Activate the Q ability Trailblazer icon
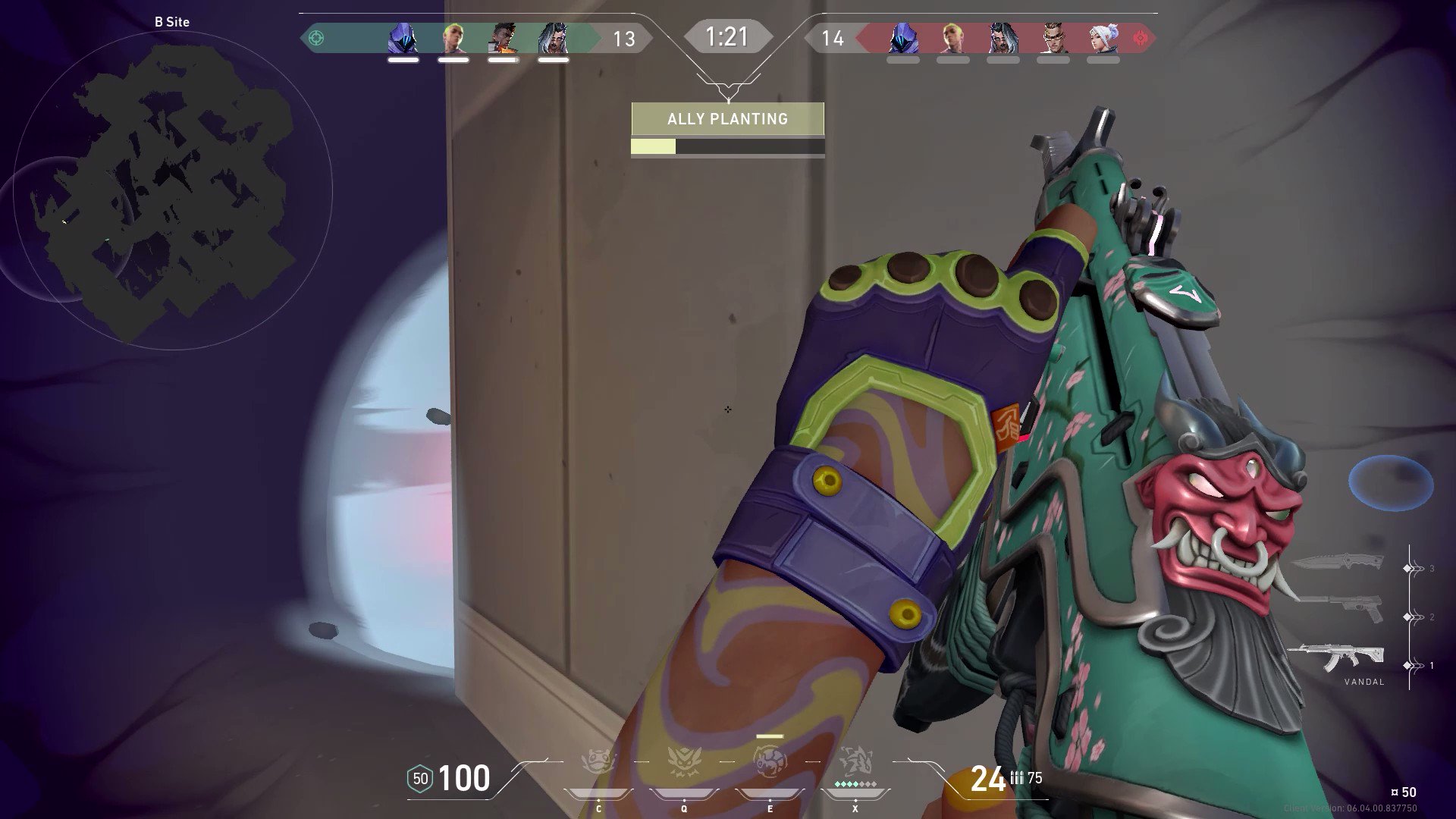The width and height of the screenshot is (1456, 819). [683, 762]
